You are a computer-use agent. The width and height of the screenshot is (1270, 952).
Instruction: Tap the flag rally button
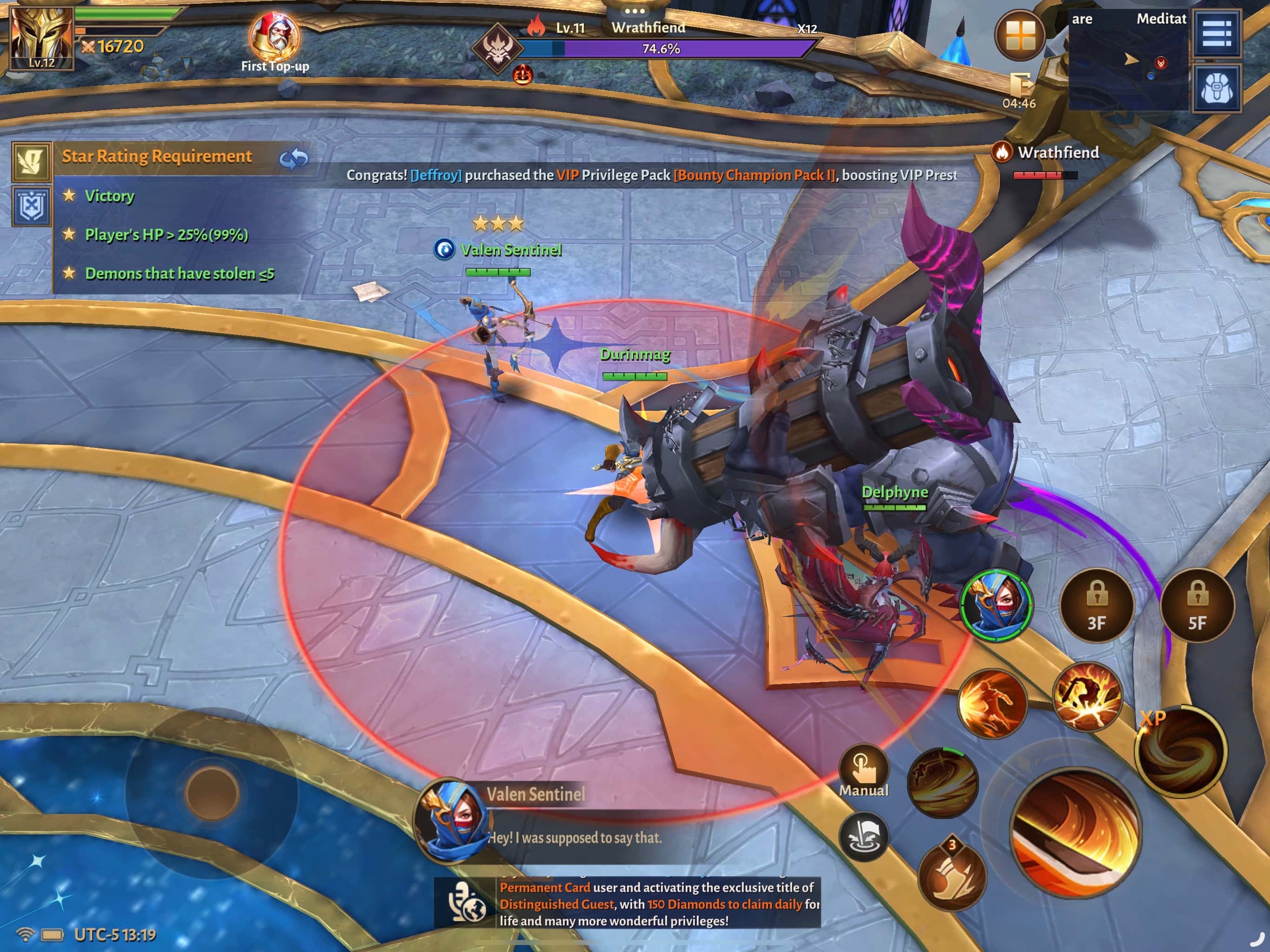pos(863,836)
